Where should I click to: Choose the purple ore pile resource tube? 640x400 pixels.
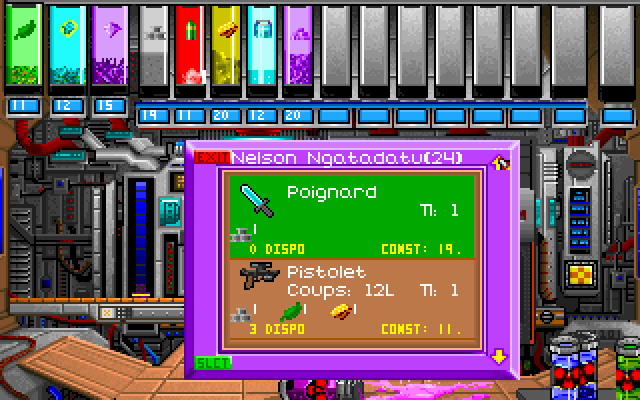point(297,45)
